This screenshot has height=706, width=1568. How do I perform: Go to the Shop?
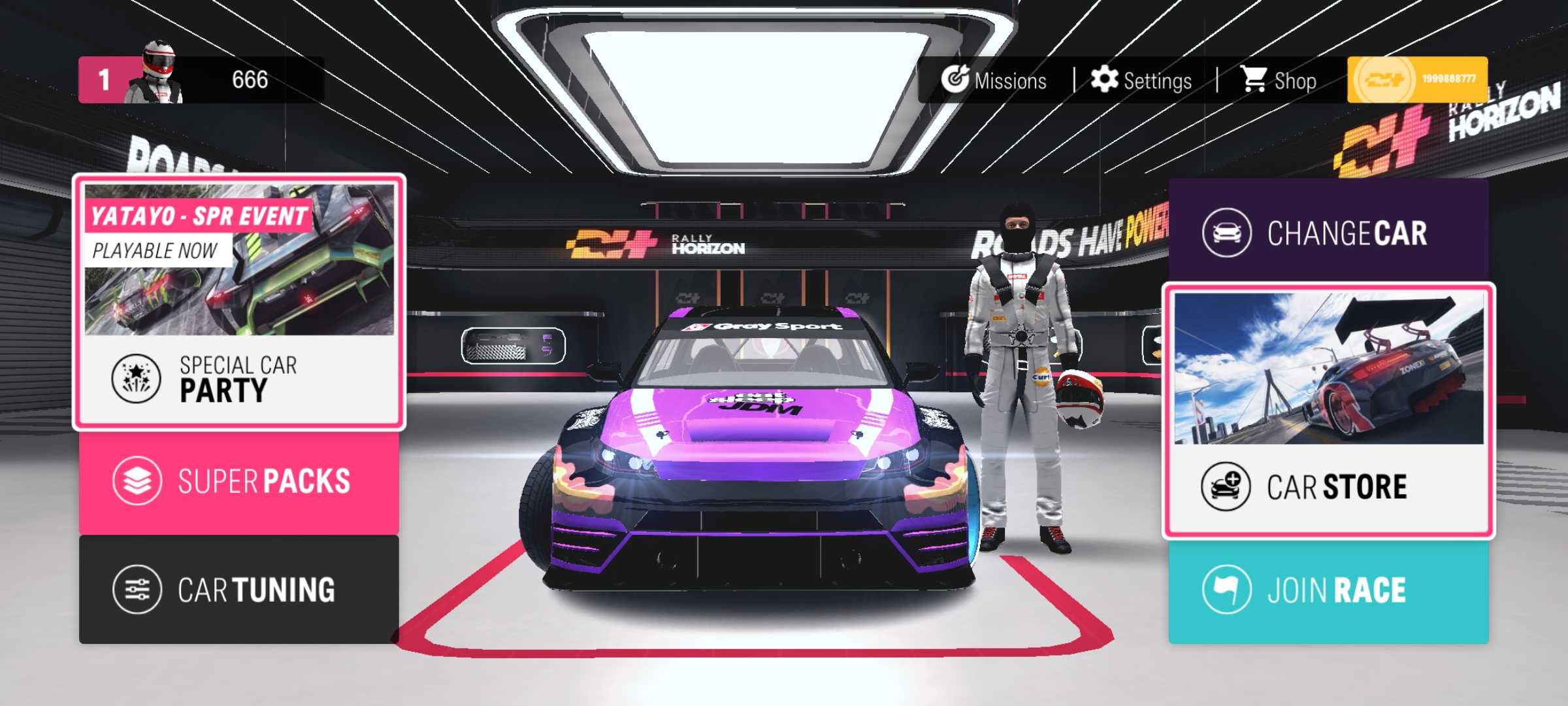click(x=1279, y=80)
